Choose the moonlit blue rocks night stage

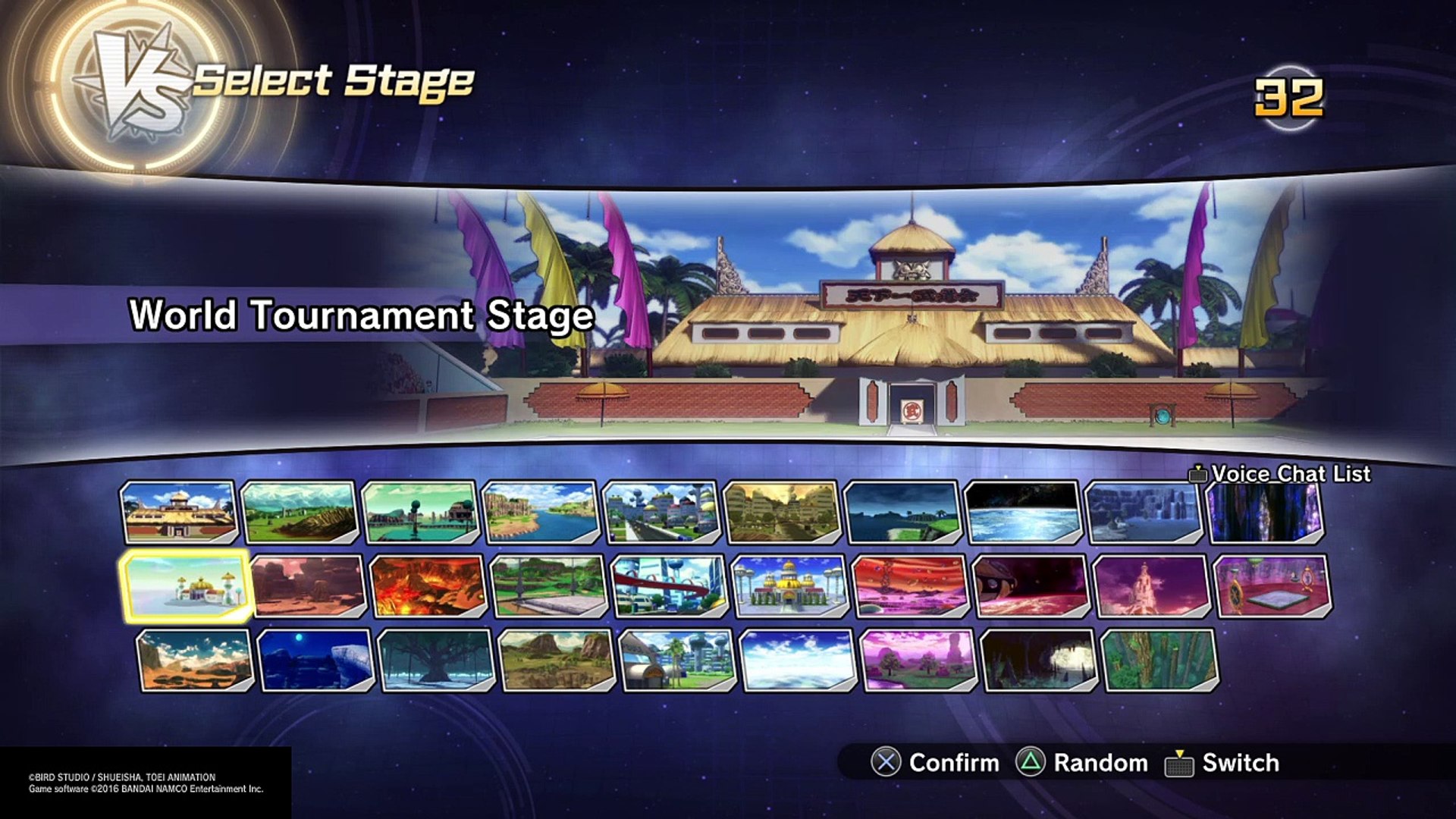point(315,661)
